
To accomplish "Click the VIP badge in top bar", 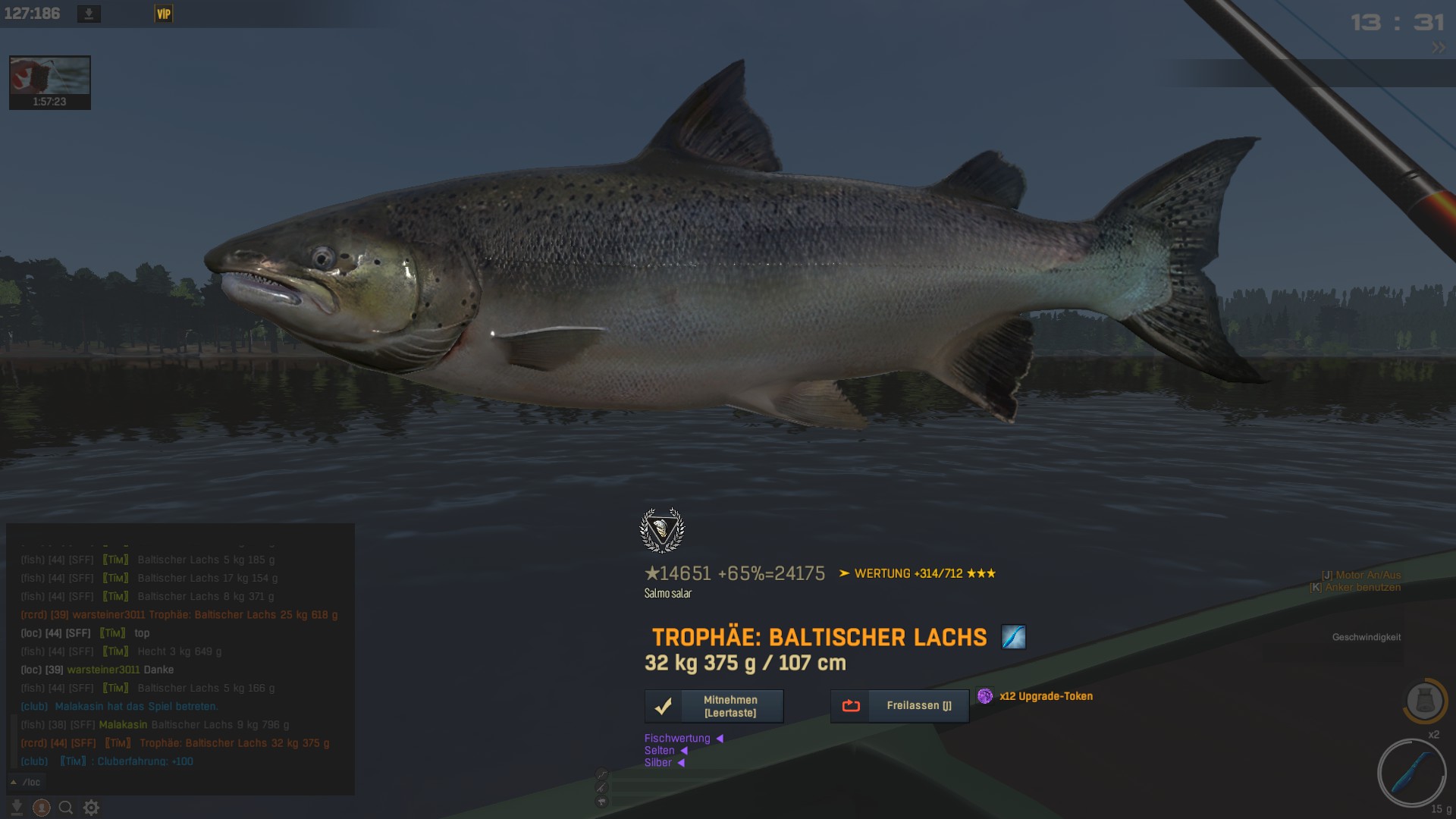I will pyautogui.click(x=164, y=14).
